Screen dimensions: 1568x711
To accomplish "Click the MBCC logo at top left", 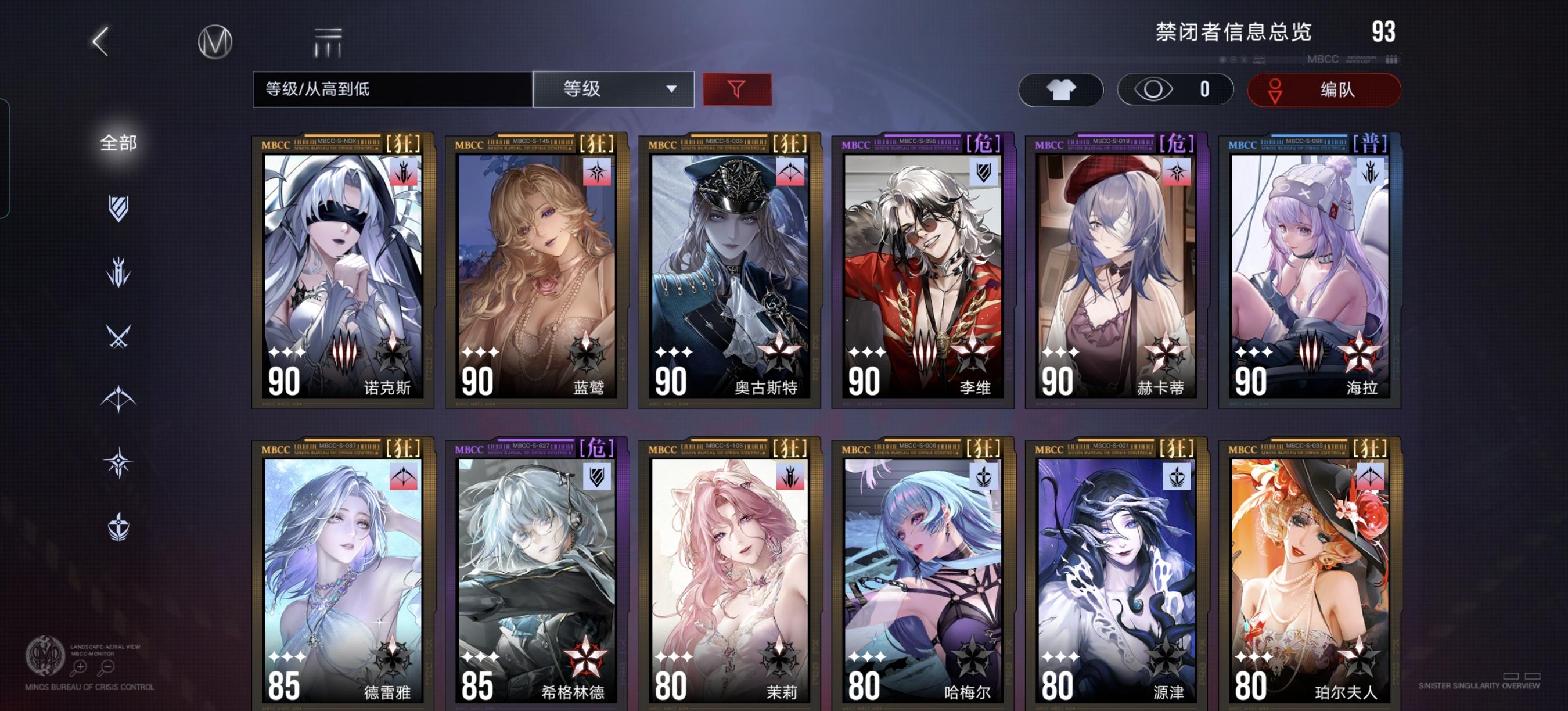I will (217, 41).
